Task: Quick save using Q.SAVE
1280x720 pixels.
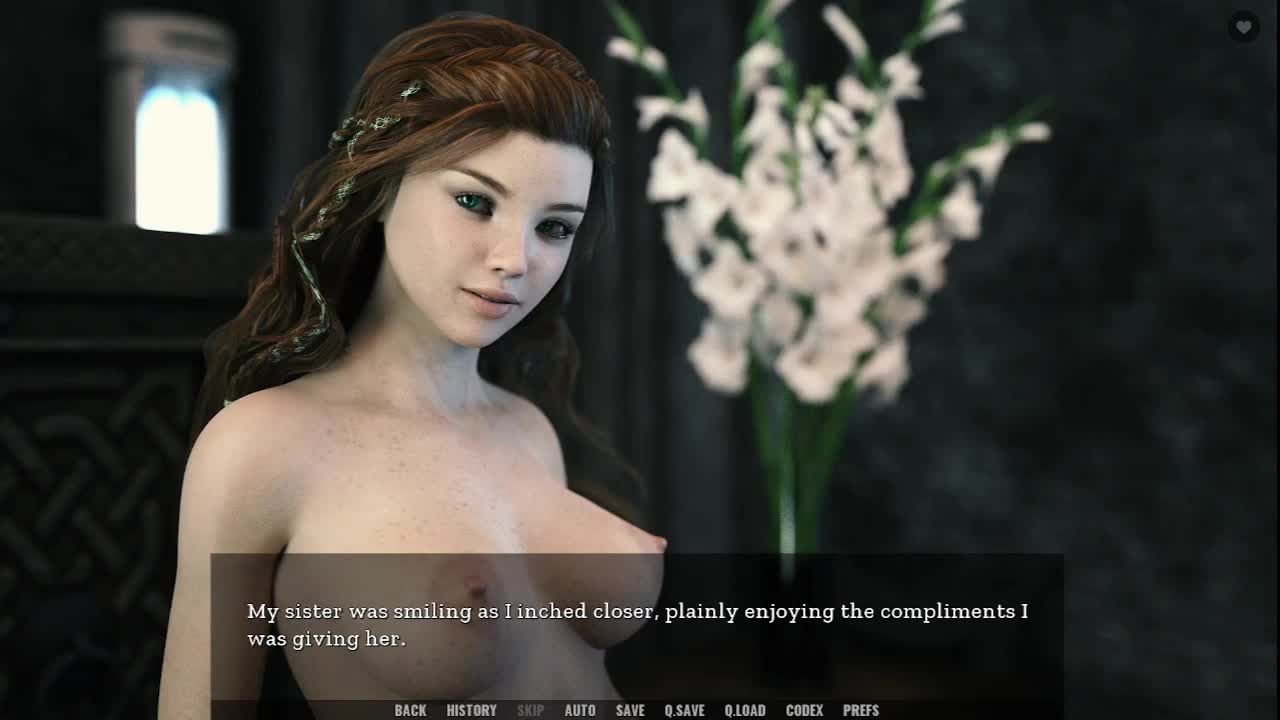Action: pyautogui.click(x=684, y=710)
